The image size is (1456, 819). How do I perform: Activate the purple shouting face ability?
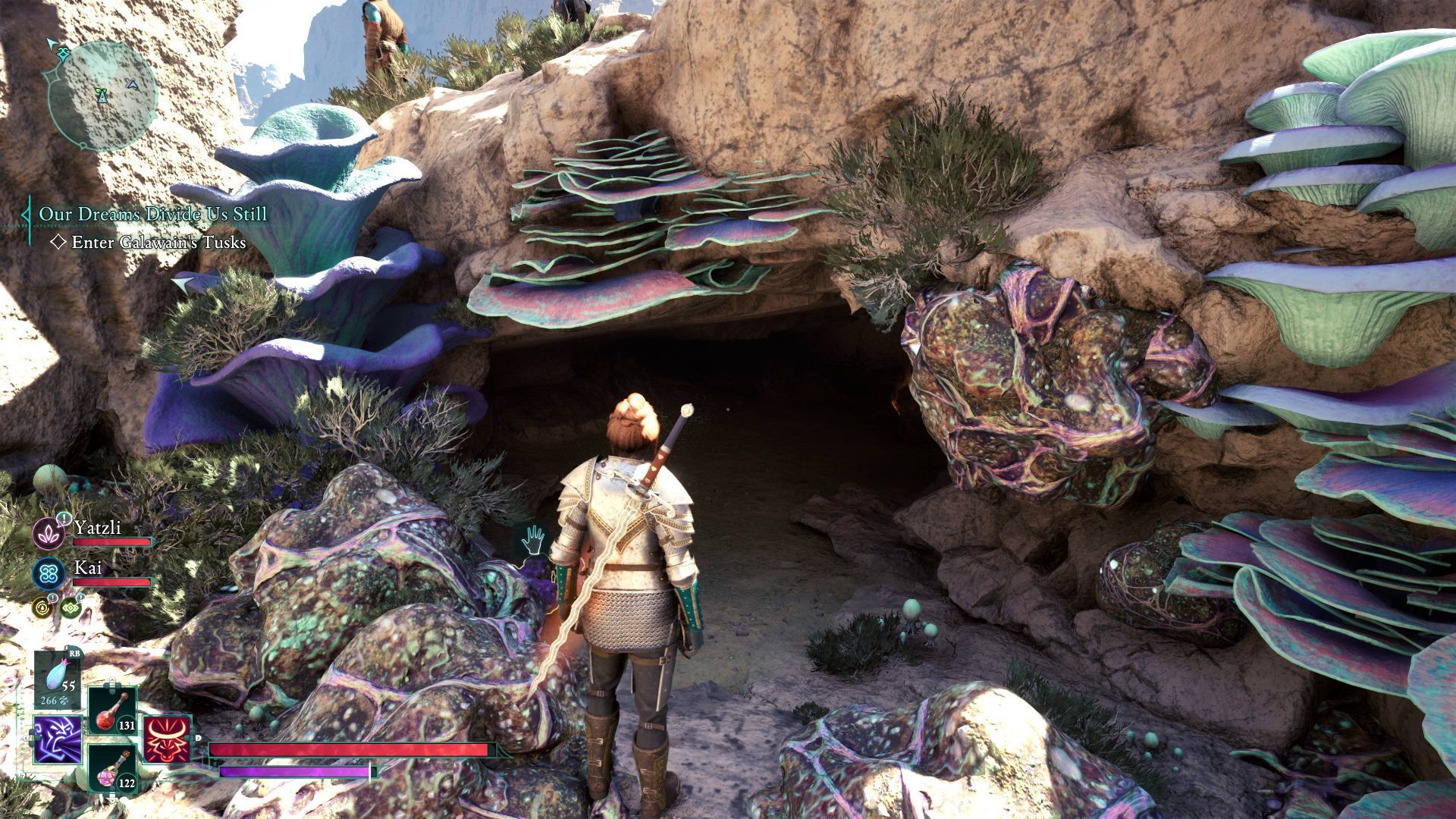[58, 739]
